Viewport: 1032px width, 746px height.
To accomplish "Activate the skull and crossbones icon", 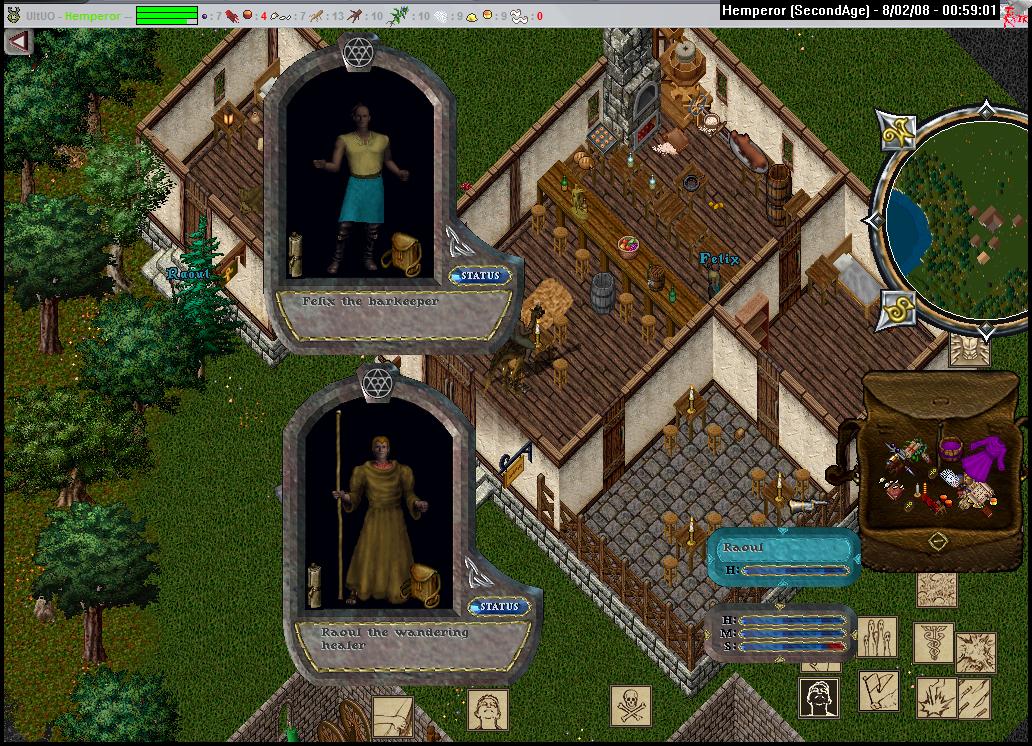I will click(631, 705).
